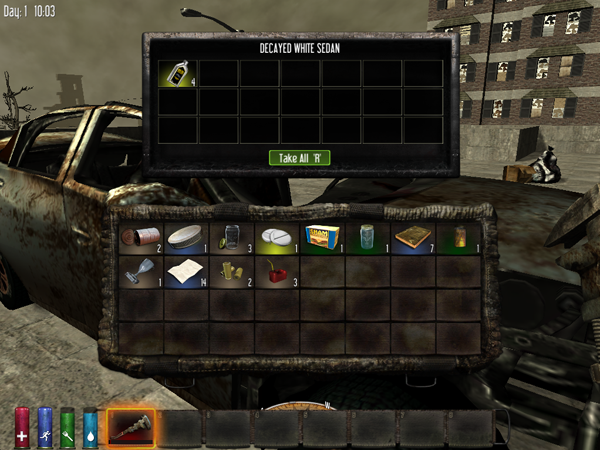Pick the paper sheets stack of fourteen
Image resolution: width=600 pixels, height=450 pixels.
pyautogui.click(x=186, y=271)
